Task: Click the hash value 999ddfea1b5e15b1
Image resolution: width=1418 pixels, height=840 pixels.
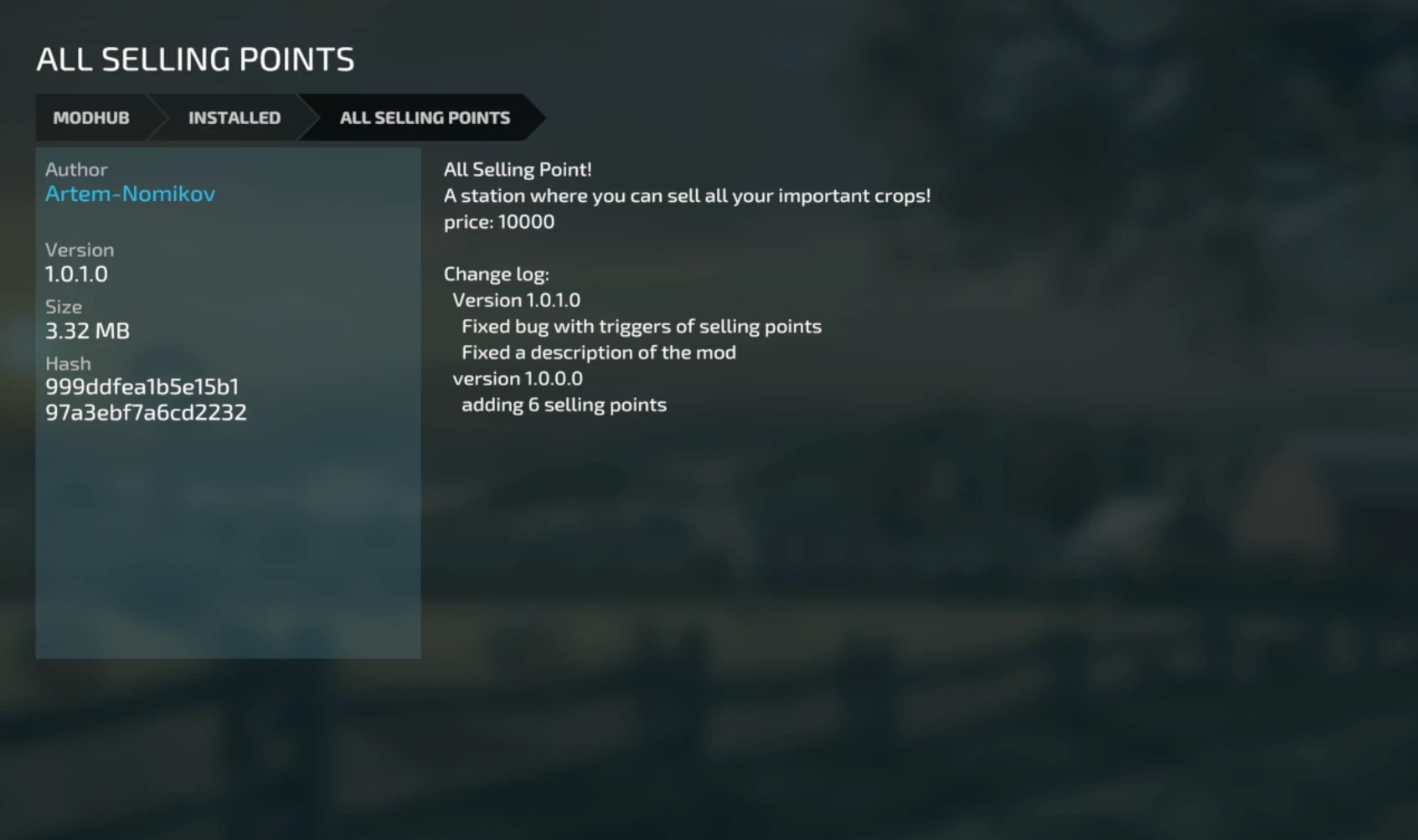Action: (x=142, y=387)
